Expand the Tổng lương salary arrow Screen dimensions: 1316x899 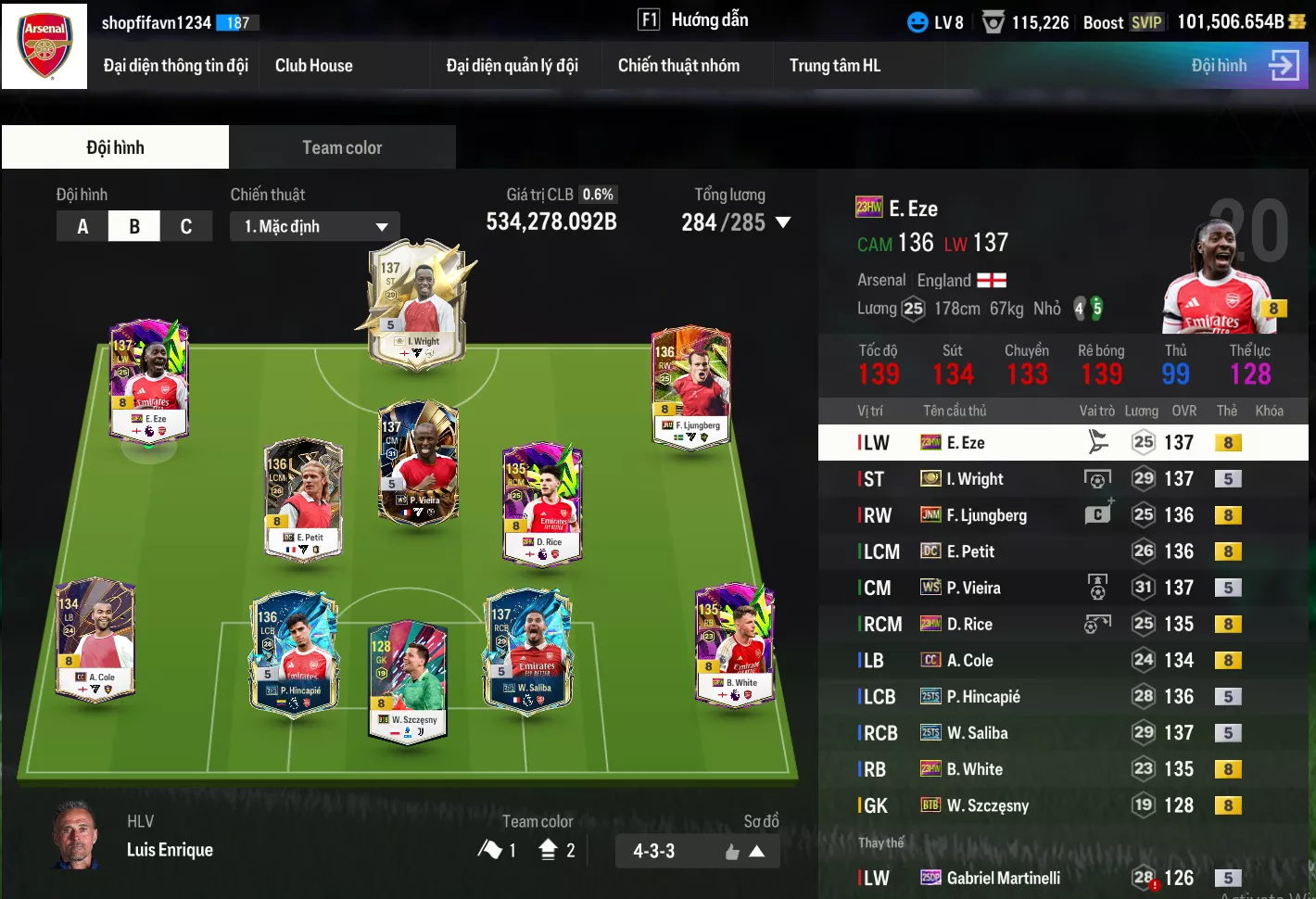[783, 222]
